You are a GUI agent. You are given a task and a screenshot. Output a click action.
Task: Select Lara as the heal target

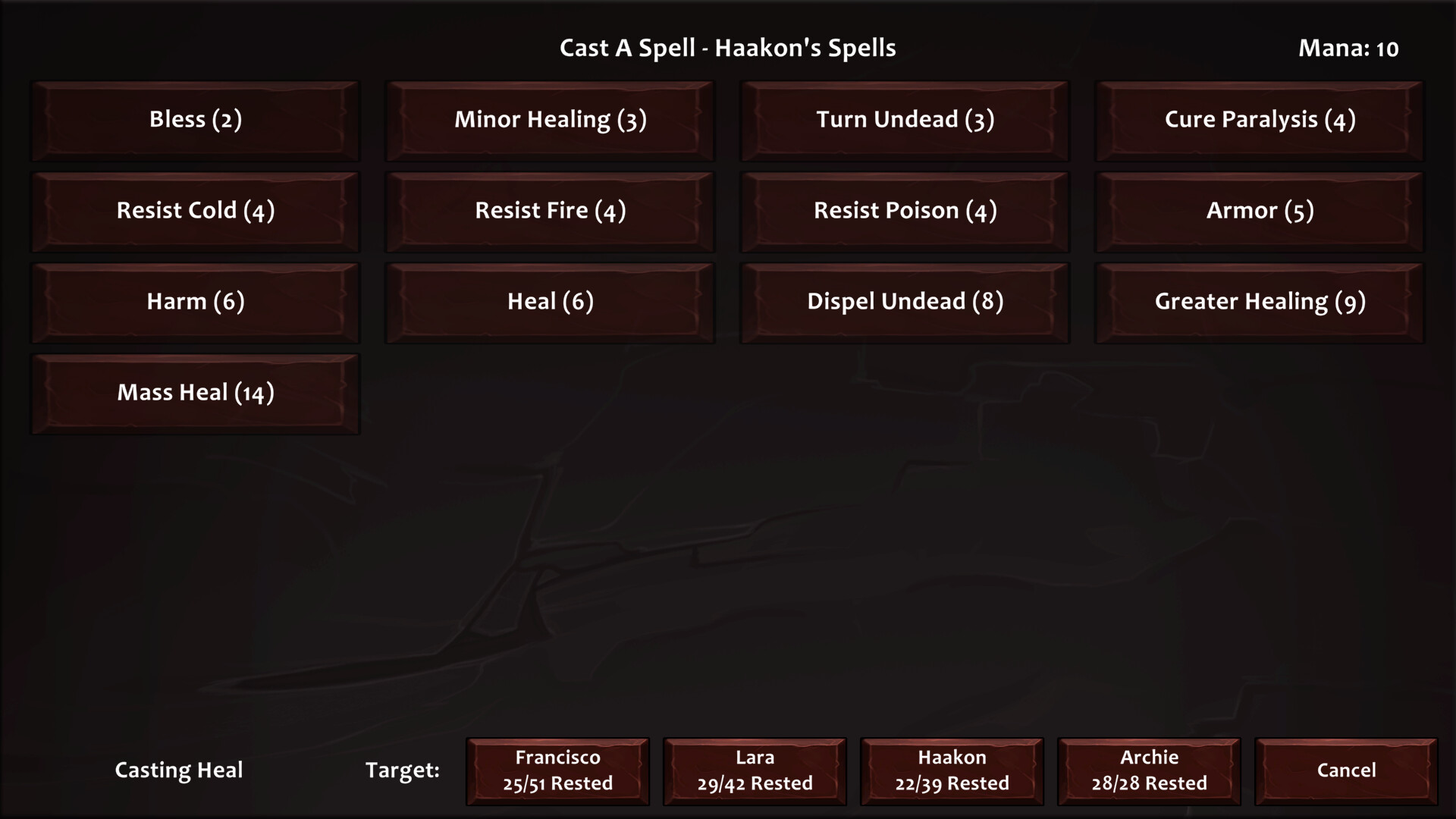[x=755, y=770]
